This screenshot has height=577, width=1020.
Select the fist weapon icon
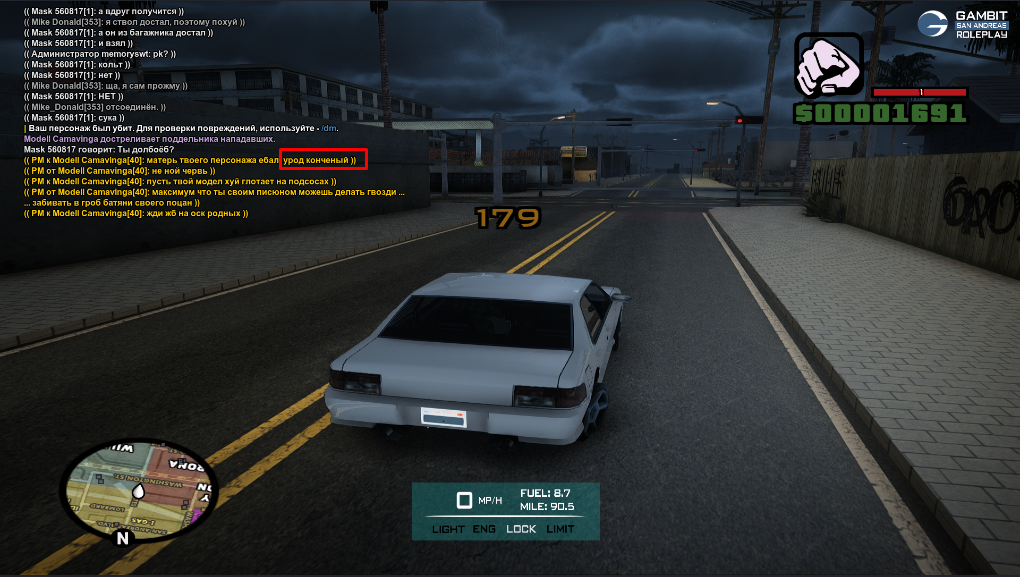pos(828,66)
